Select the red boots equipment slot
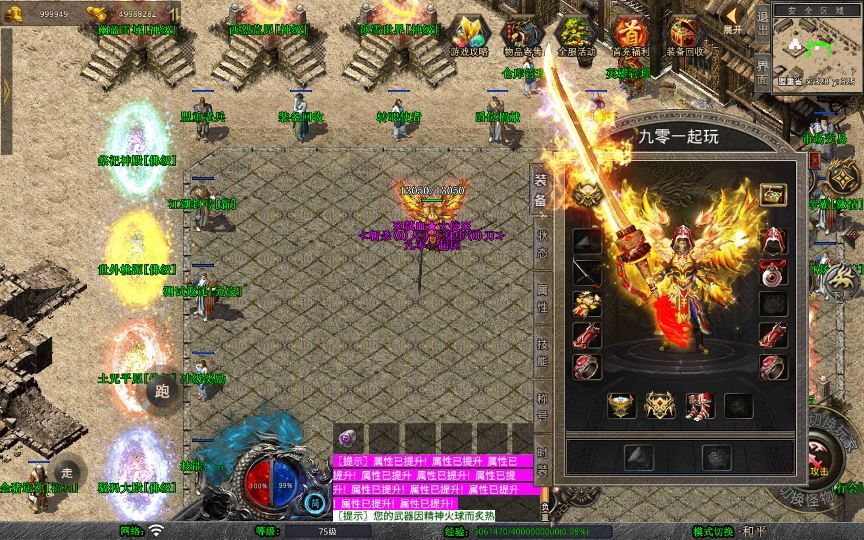The width and height of the screenshot is (864, 540). pyautogui.click(x=700, y=406)
